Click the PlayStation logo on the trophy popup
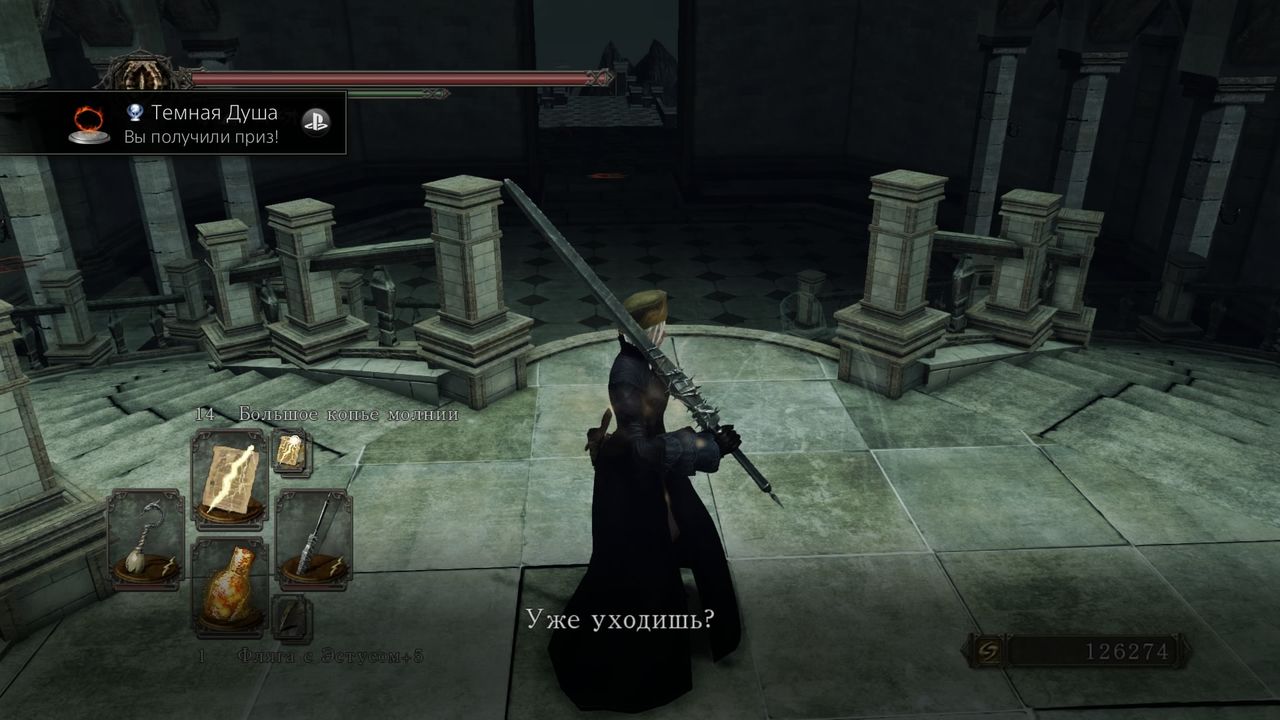The height and width of the screenshot is (720, 1280). [316, 120]
